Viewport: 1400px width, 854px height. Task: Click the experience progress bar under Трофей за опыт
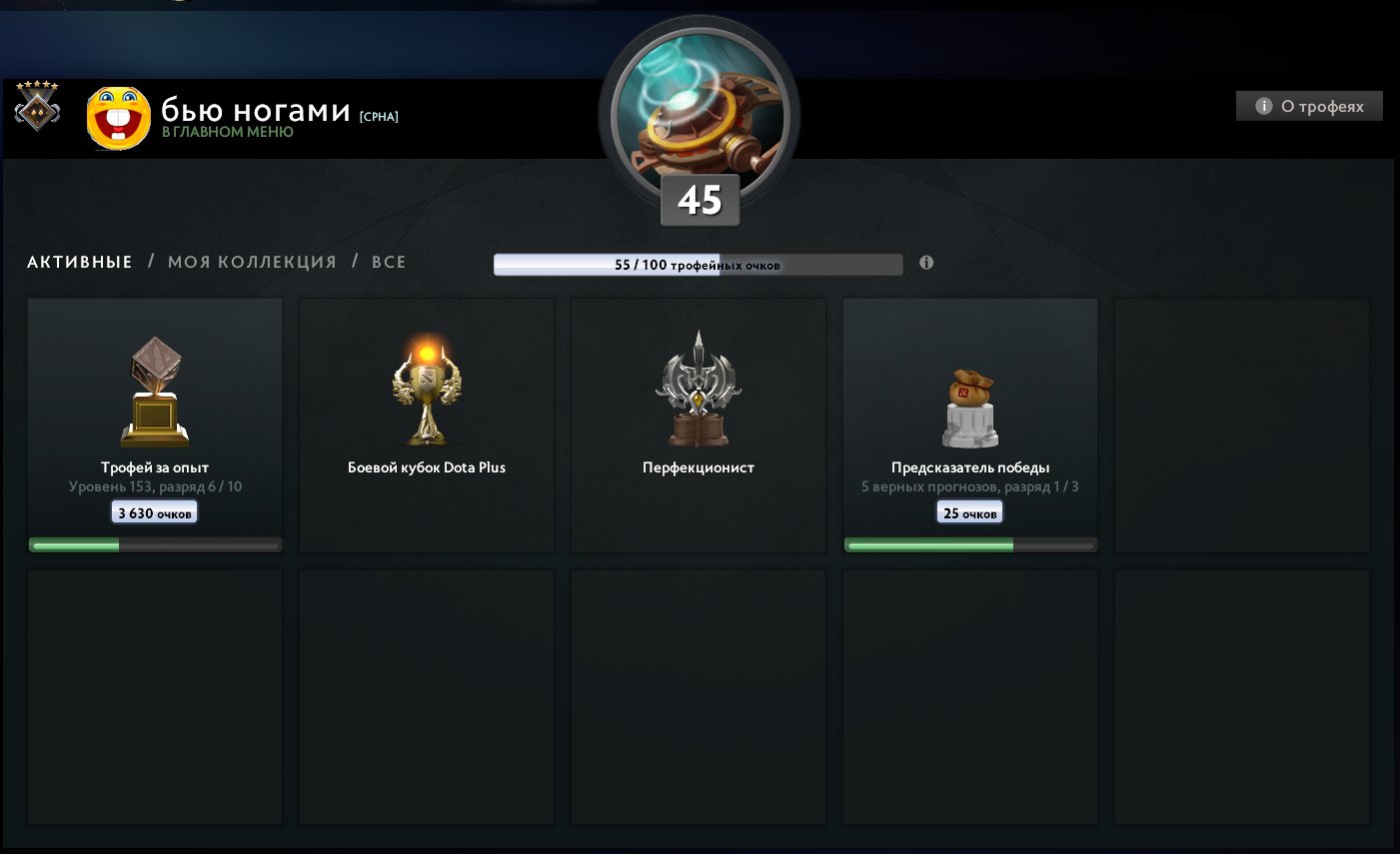[154, 544]
